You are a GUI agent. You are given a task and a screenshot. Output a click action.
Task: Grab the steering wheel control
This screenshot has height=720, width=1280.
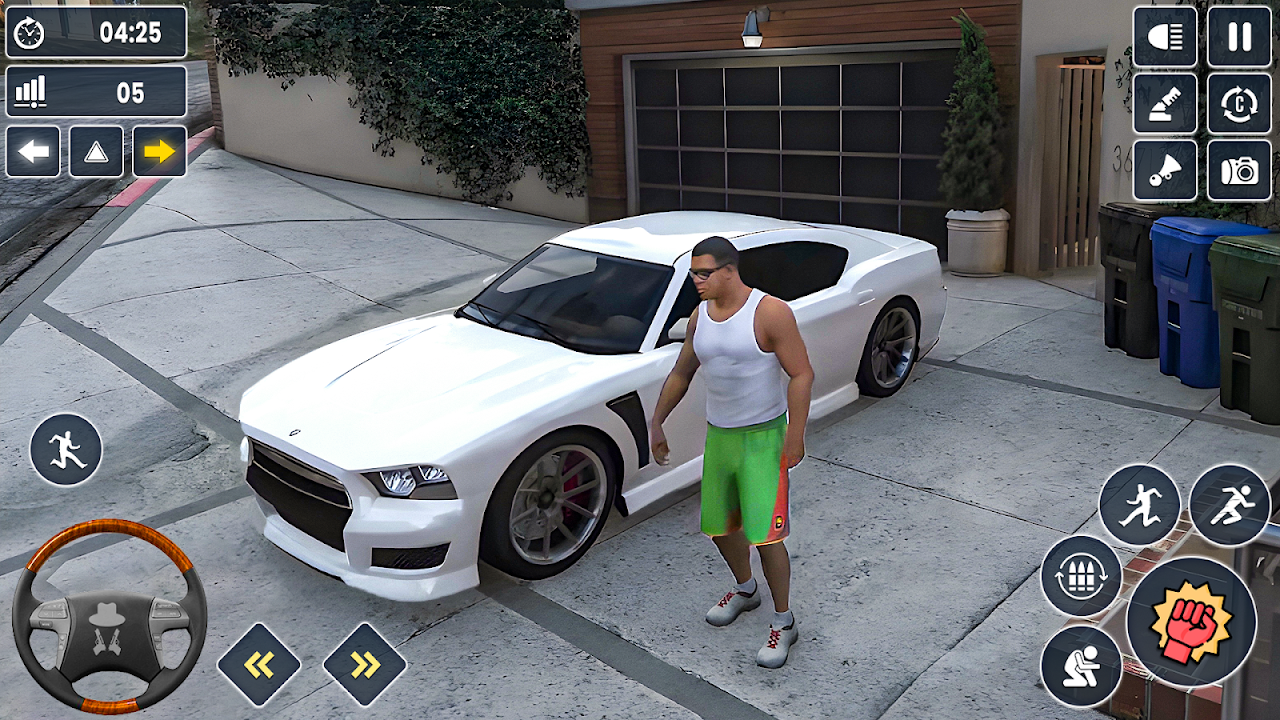click(x=109, y=615)
